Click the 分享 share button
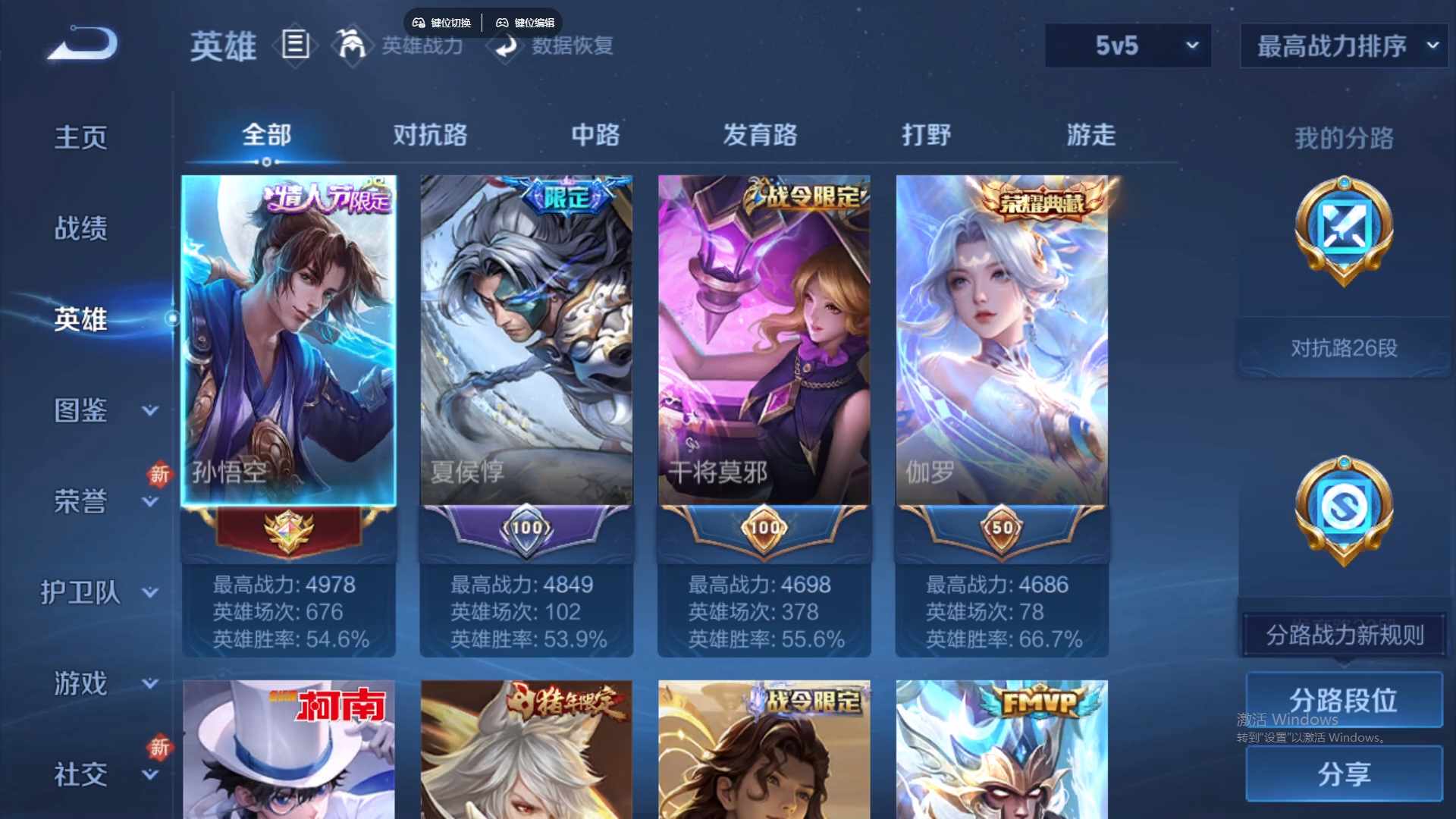The width and height of the screenshot is (1456, 819). [x=1343, y=774]
